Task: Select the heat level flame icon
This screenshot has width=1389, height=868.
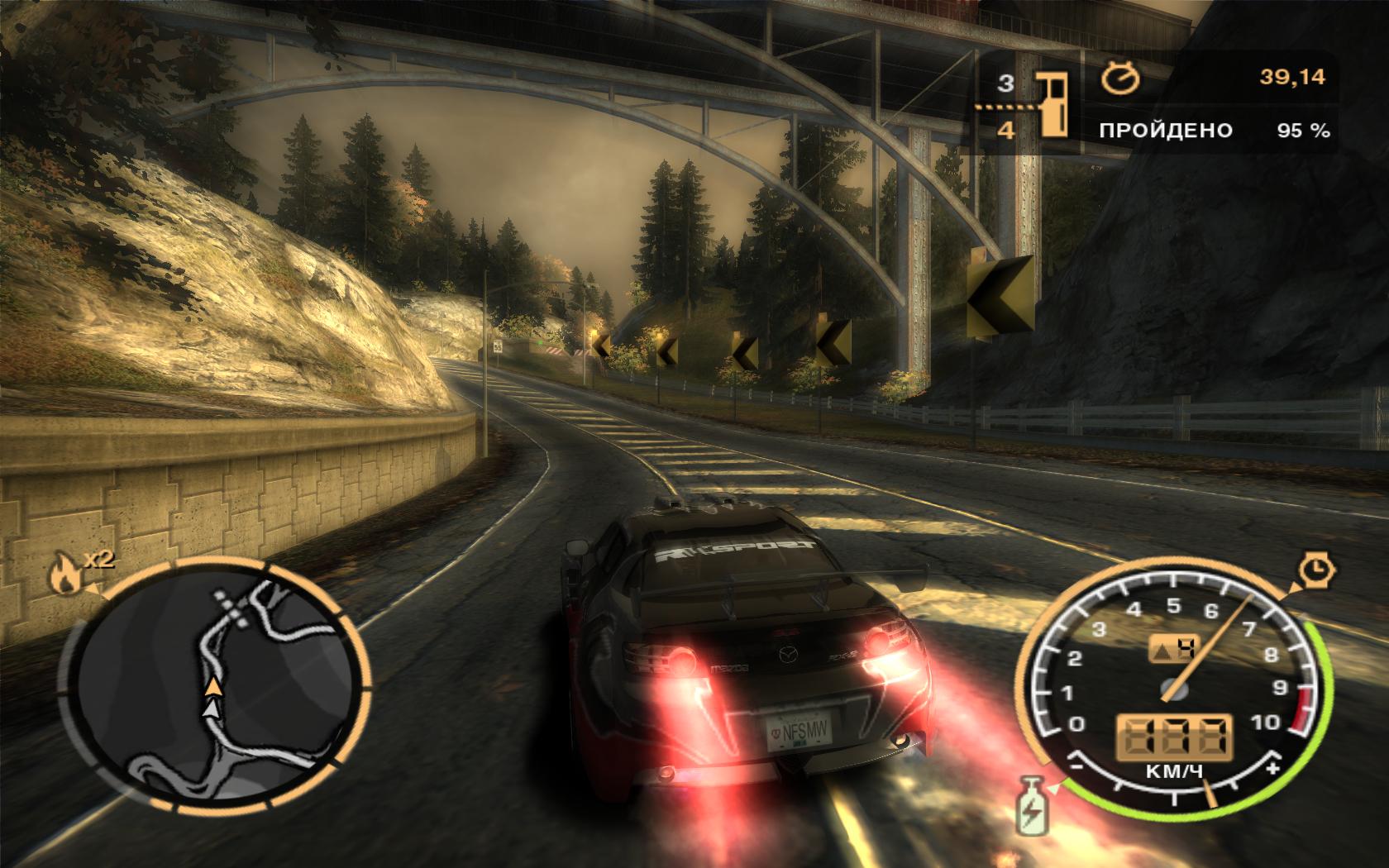Action: 64,575
